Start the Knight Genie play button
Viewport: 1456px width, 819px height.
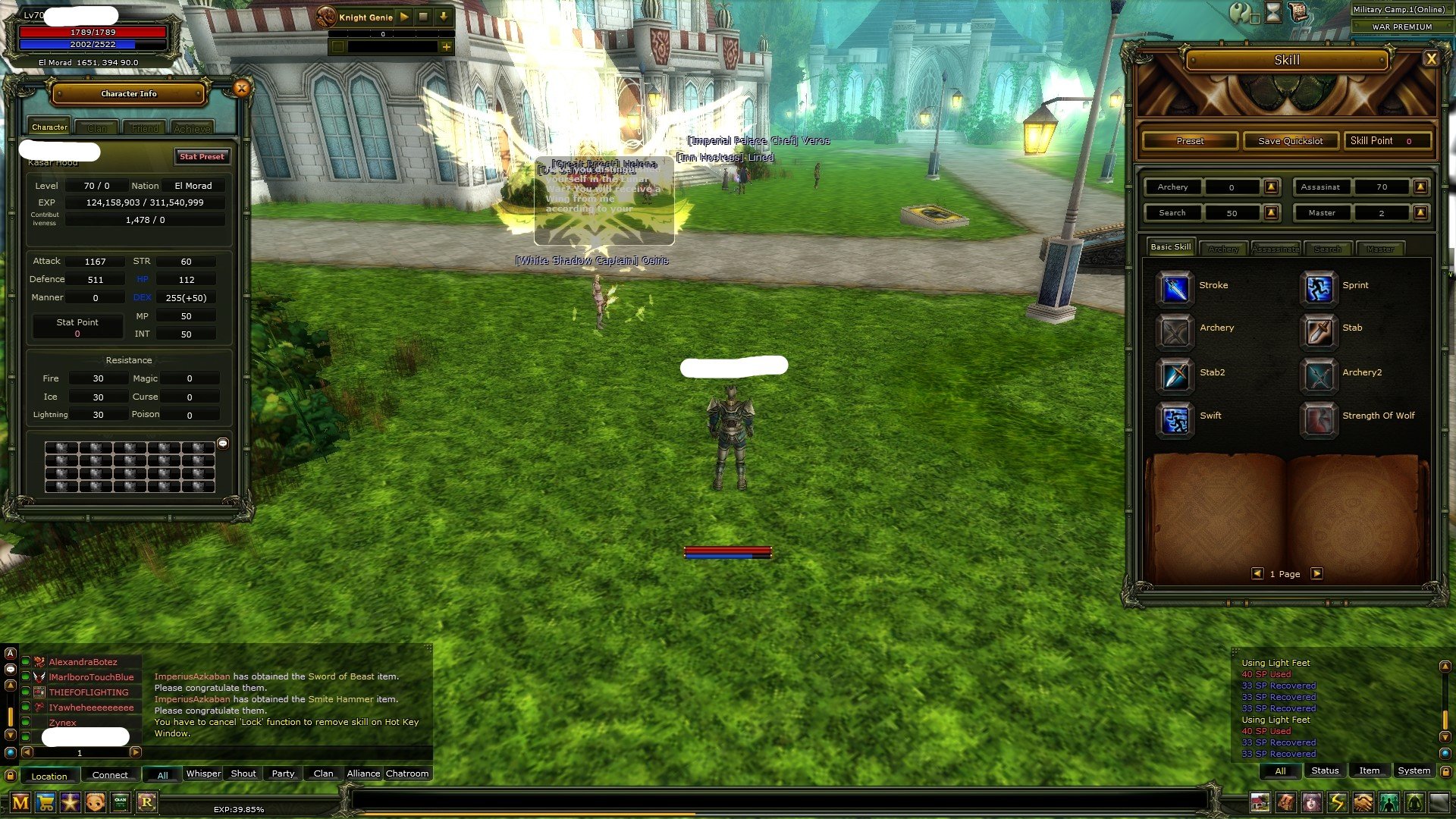(x=404, y=17)
